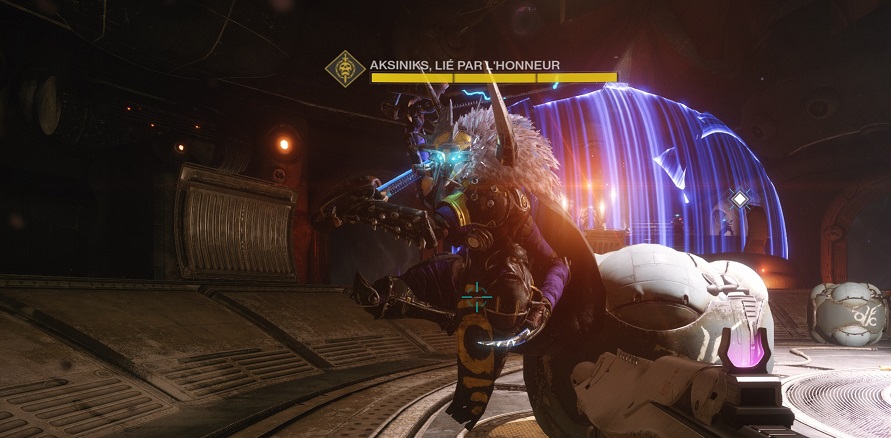
Task: Click the boss emblem beside Aksiniks name
Action: 344,69
